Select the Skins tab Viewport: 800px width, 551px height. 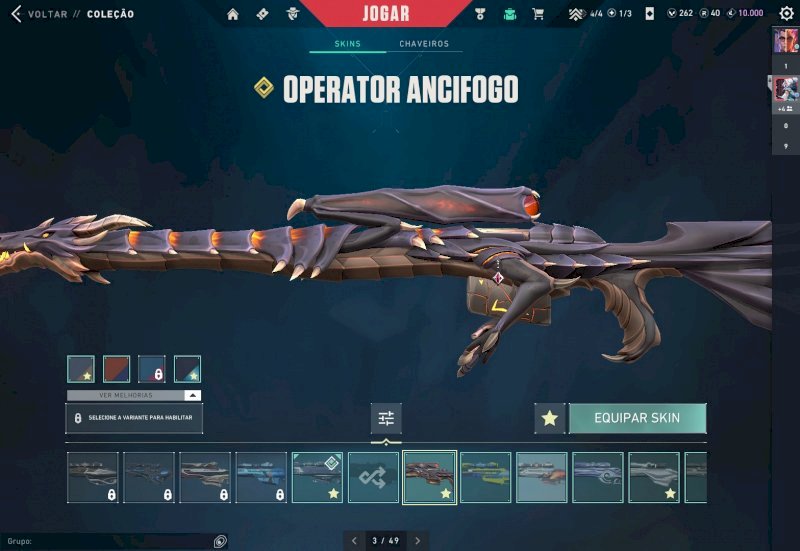(x=346, y=44)
